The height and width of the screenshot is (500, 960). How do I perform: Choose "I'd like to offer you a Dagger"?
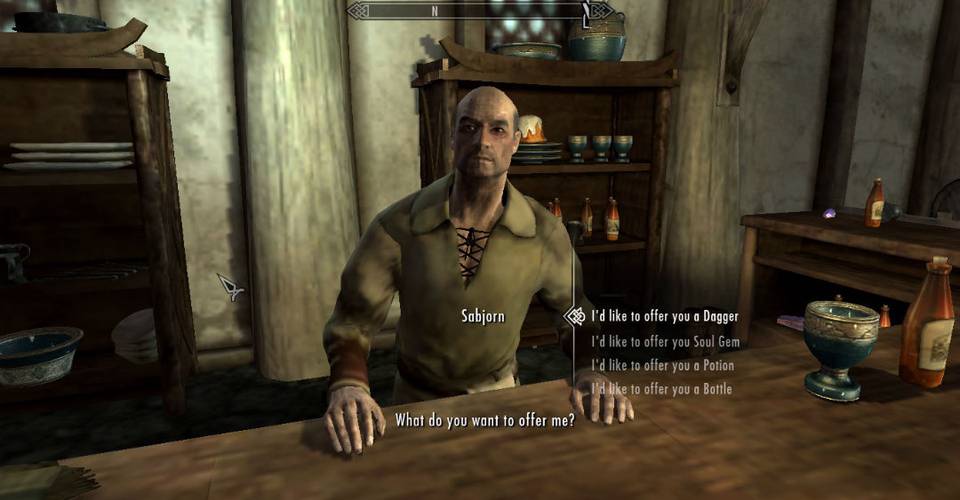pos(664,316)
